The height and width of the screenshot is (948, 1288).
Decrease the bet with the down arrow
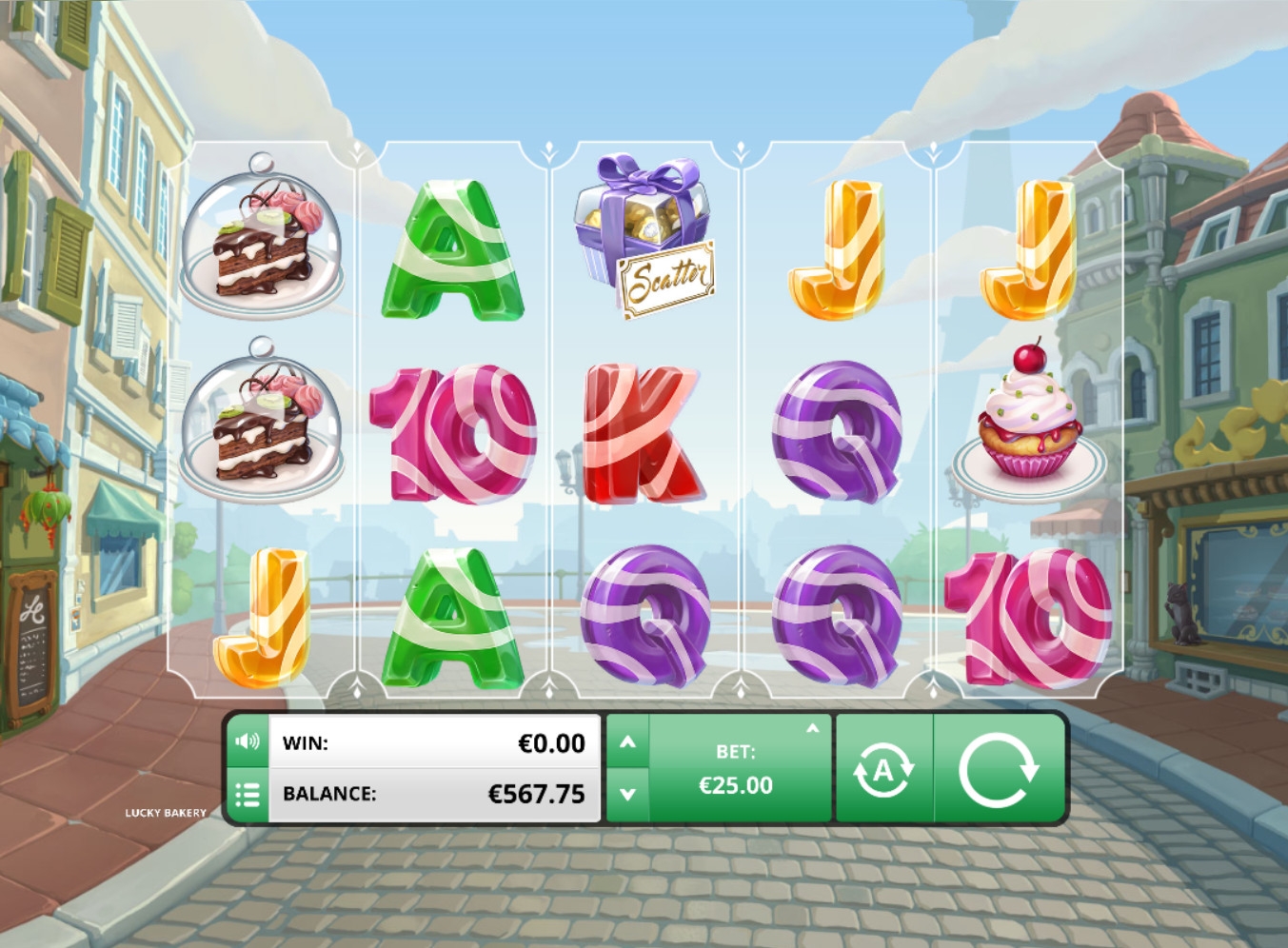point(628,794)
